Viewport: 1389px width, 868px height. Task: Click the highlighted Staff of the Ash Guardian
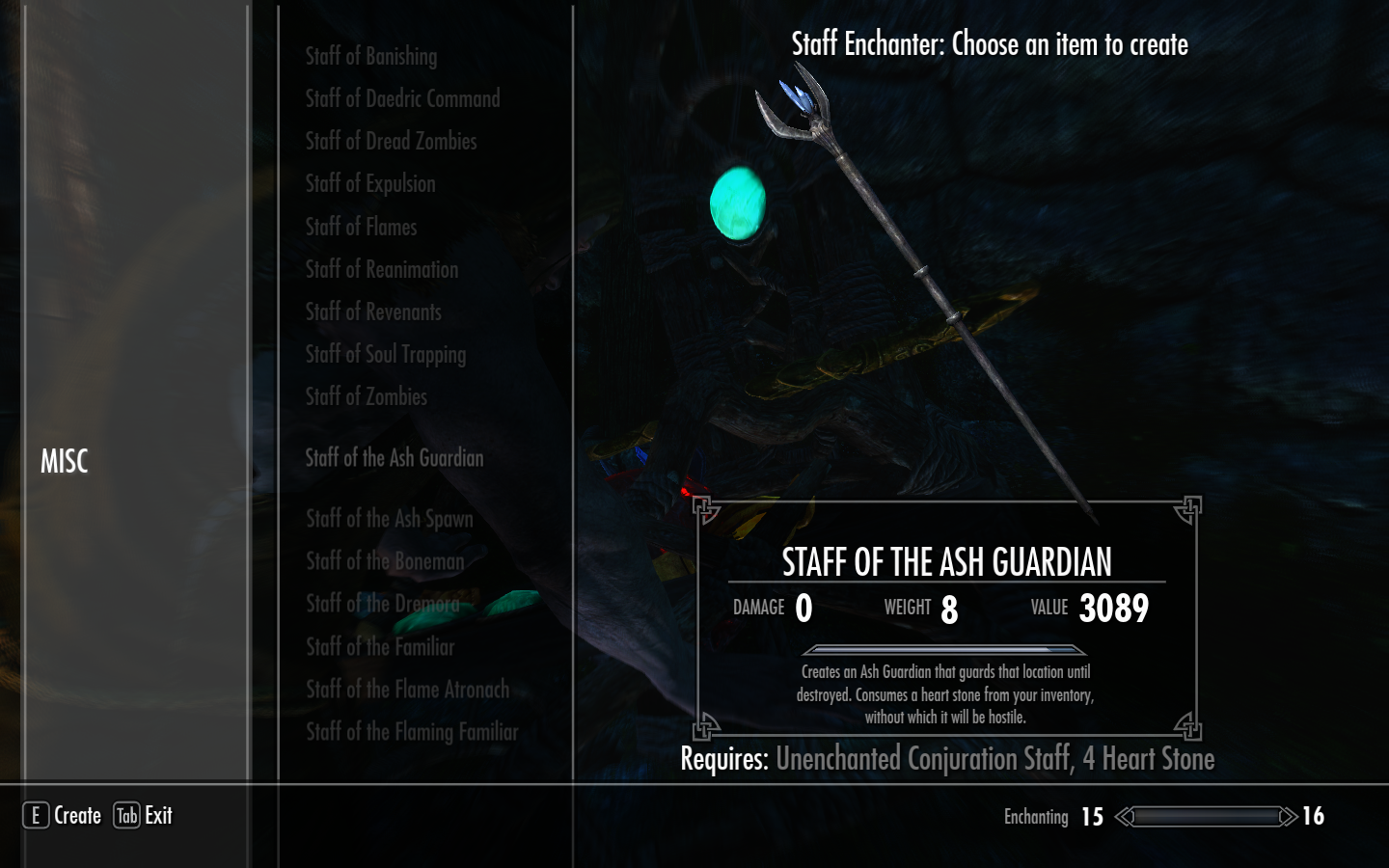(395, 458)
